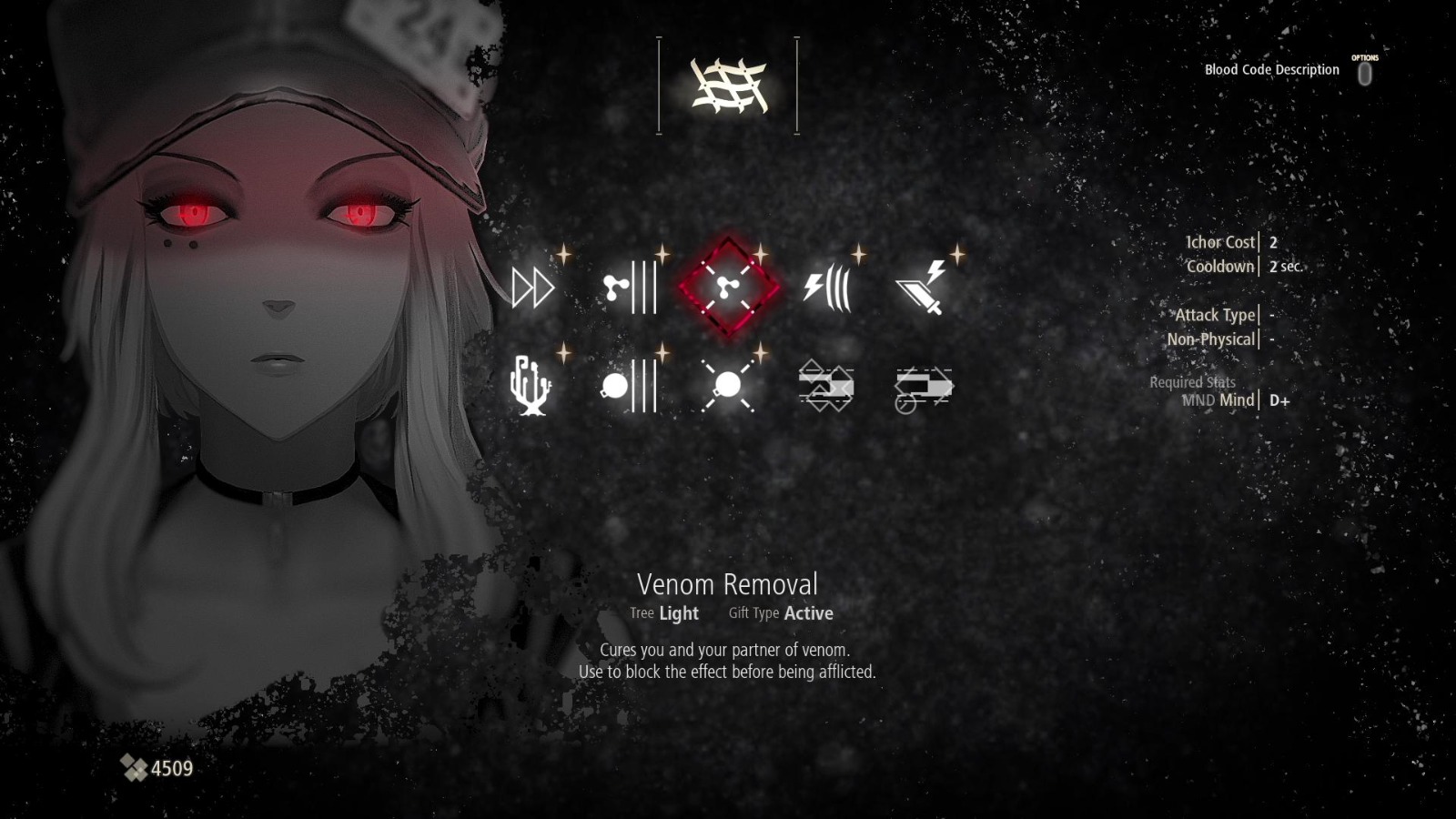1456x819 pixels.
Task: Click the right bracket arrow beside the emblem
Action: point(795,85)
